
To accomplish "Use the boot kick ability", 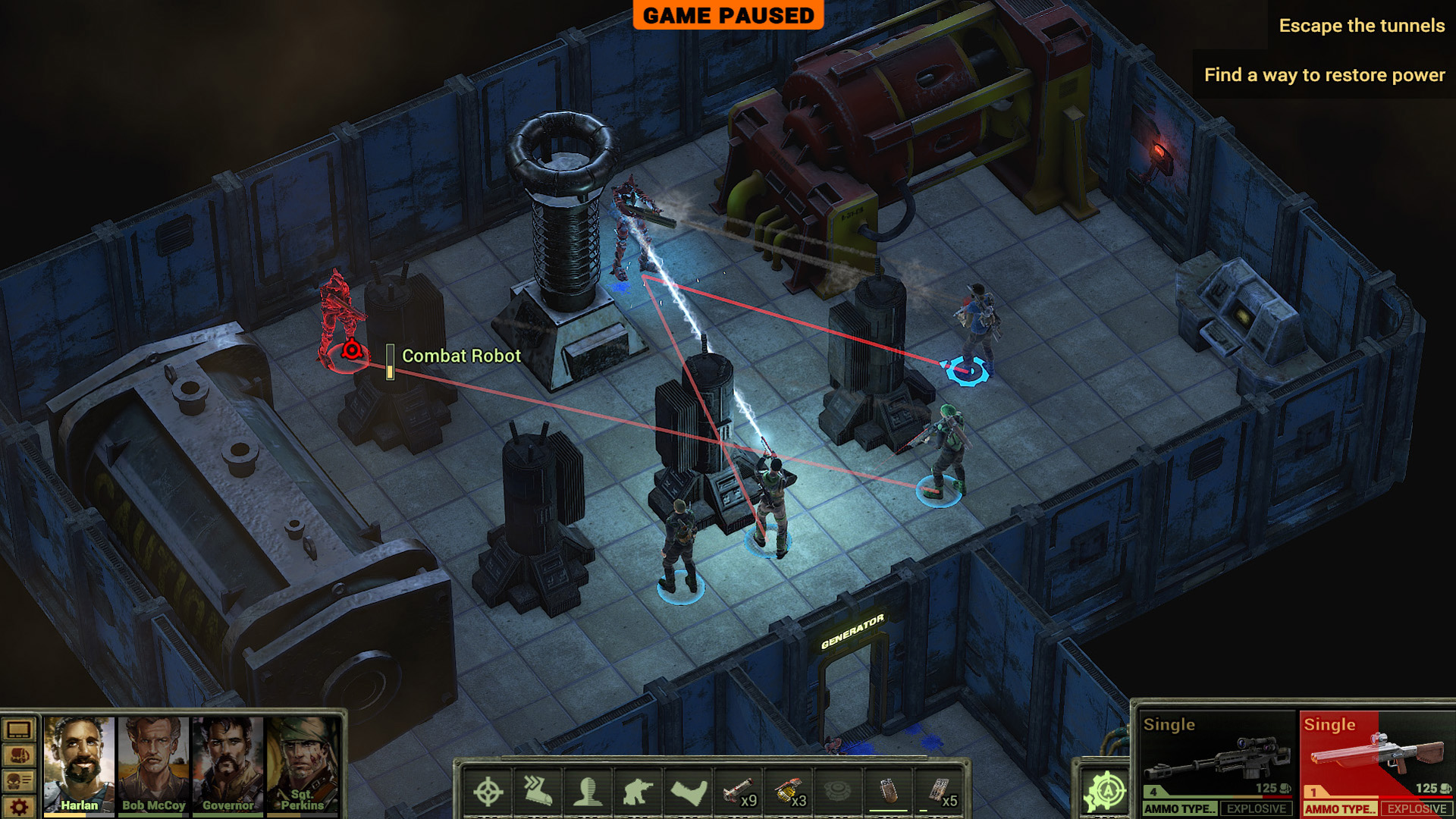I will coord(688,792).
